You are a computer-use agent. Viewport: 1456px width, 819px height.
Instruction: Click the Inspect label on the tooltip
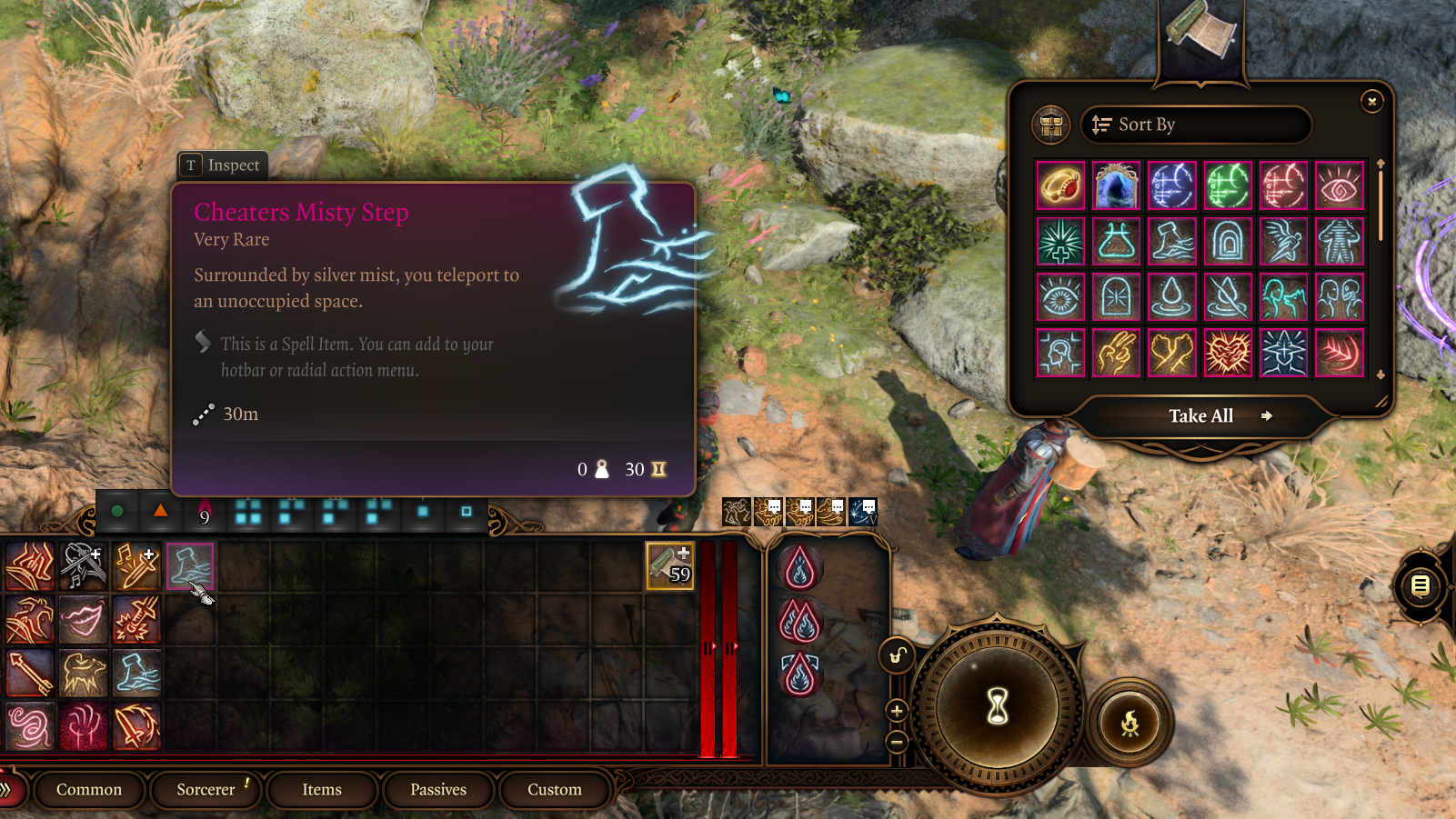(223, 165)
